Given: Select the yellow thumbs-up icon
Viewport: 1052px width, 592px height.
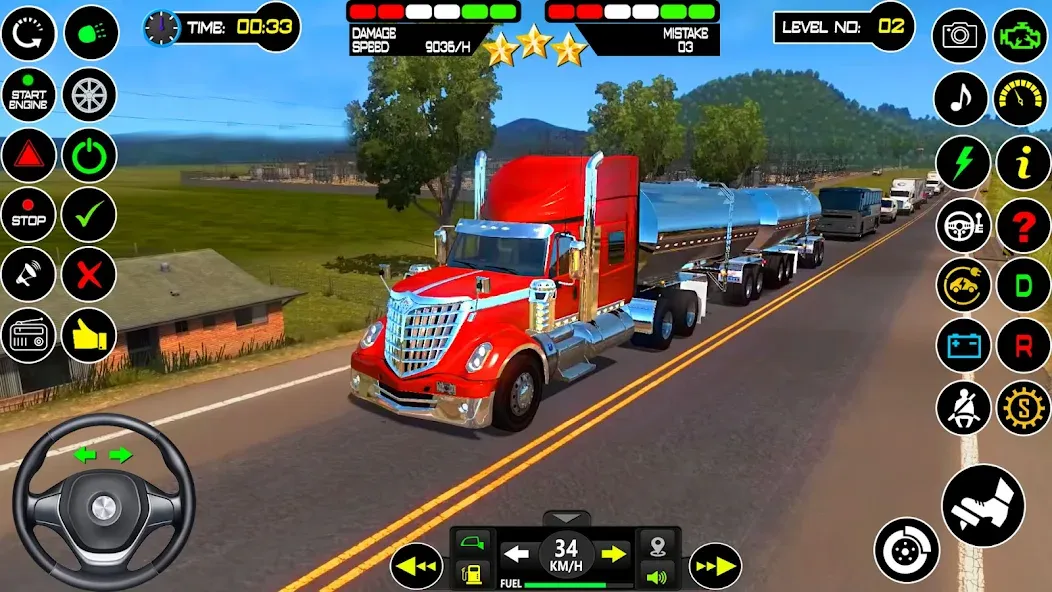Looking at the screenshot, I should (90, 335).
